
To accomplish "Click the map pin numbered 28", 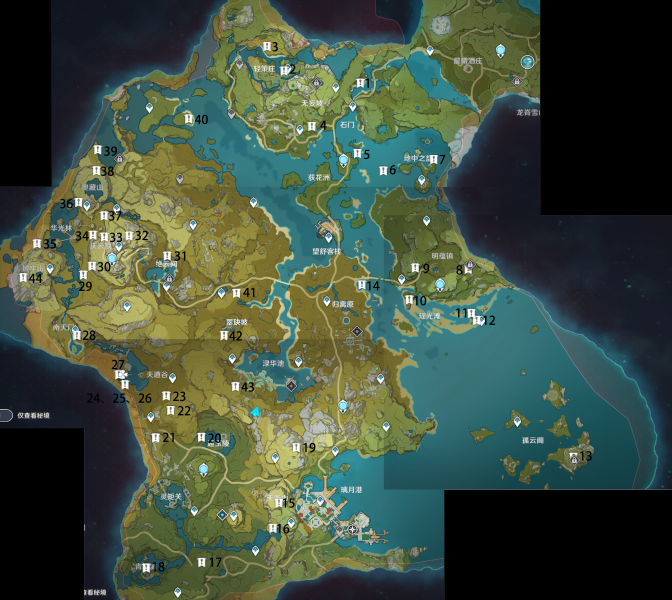I will click(x=76, y=336).
